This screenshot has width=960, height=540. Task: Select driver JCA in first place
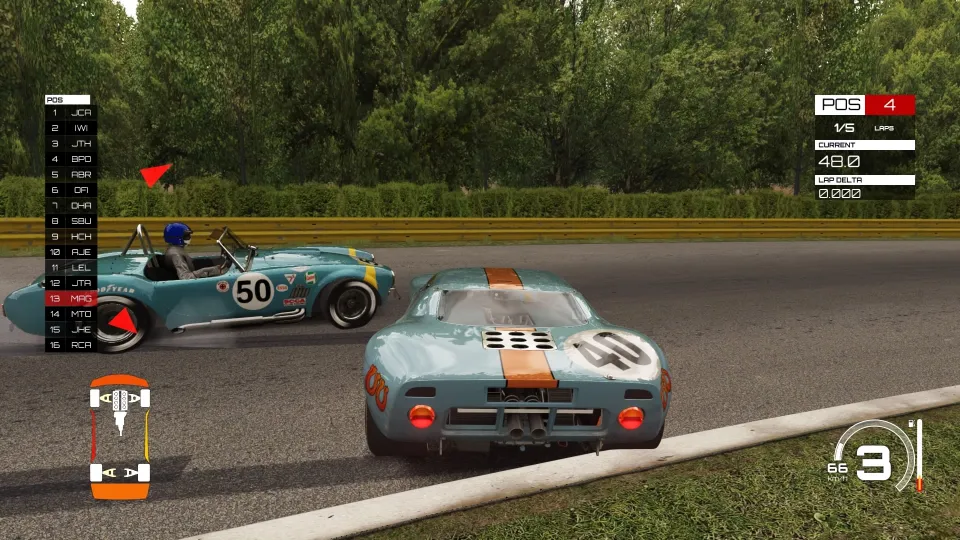coord(70,113)
